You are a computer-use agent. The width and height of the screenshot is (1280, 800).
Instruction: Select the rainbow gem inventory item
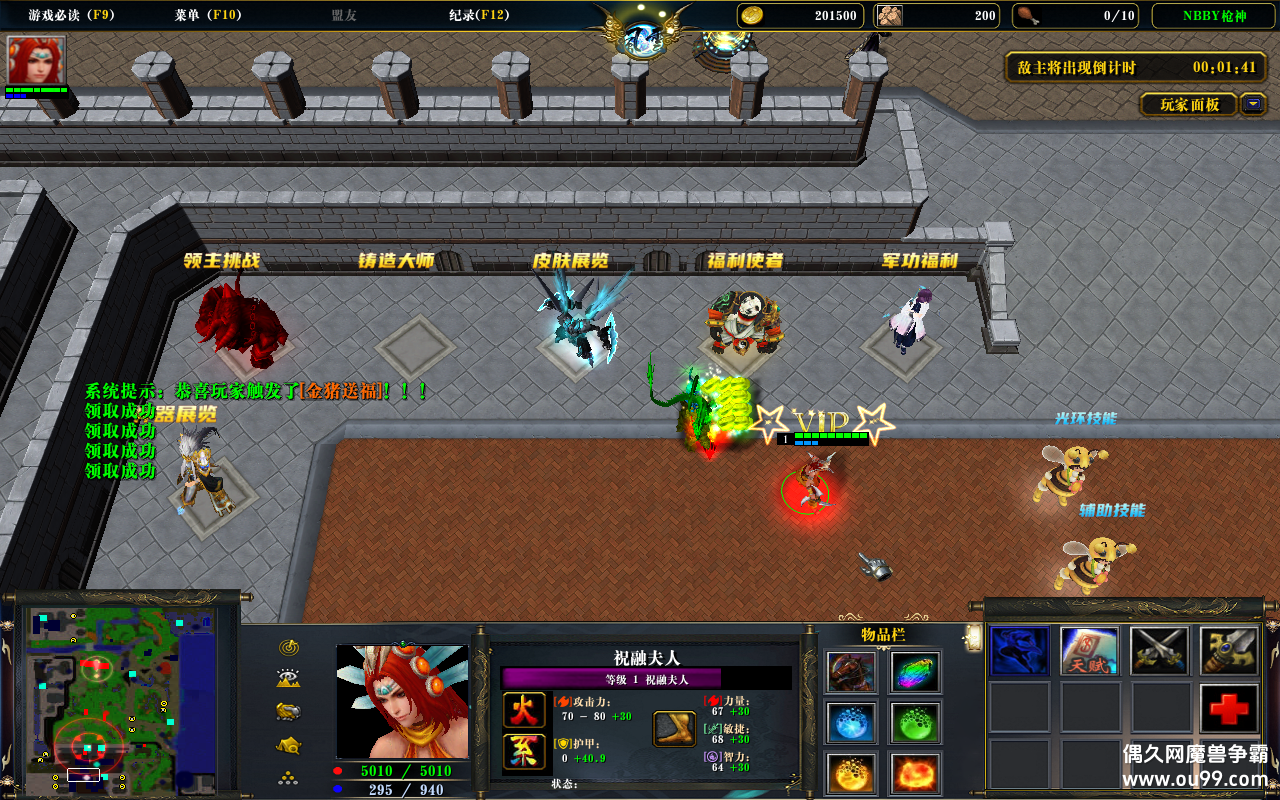coord(914,672)
